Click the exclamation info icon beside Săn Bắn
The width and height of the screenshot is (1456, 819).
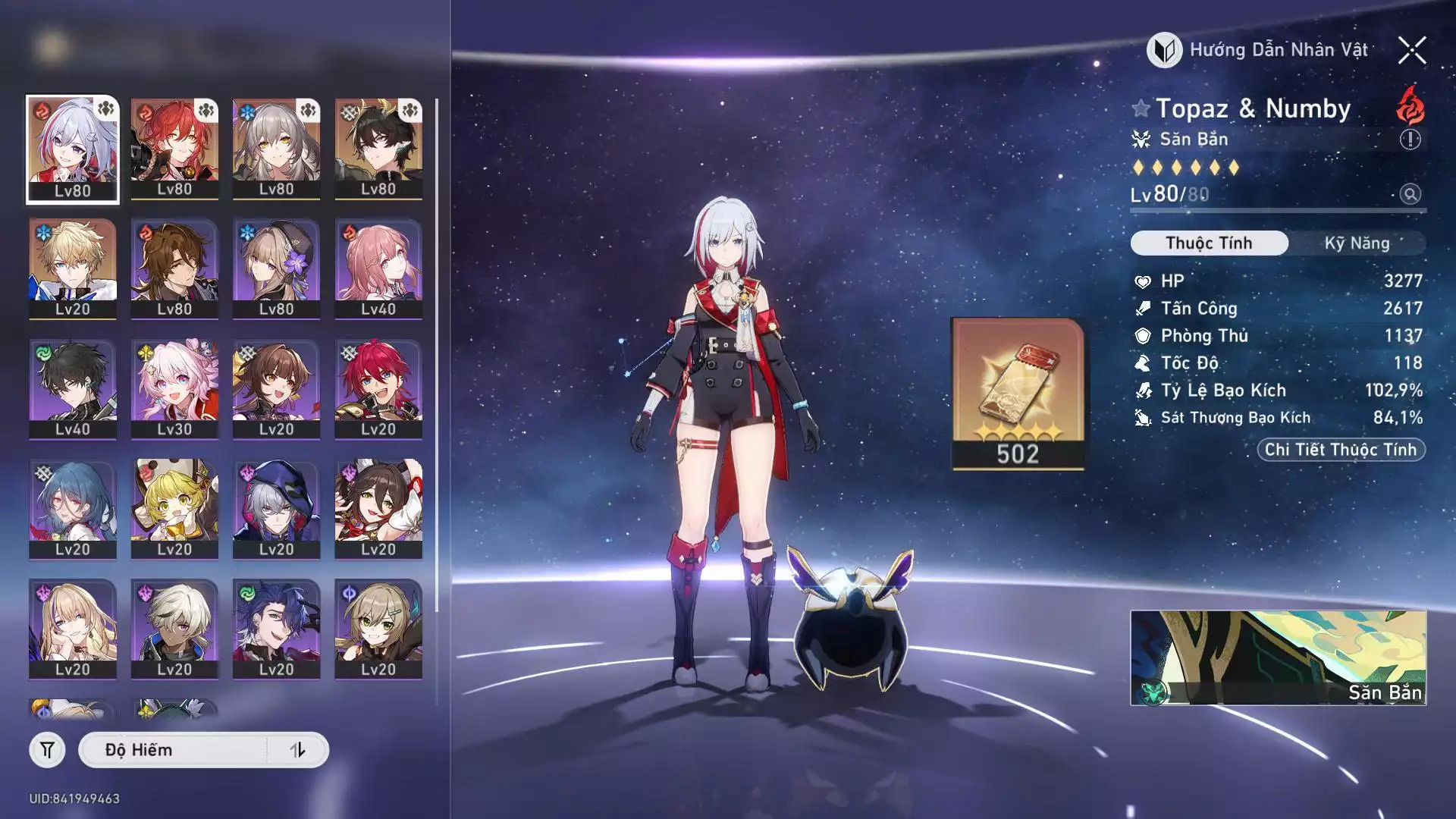click(1410, 140)
